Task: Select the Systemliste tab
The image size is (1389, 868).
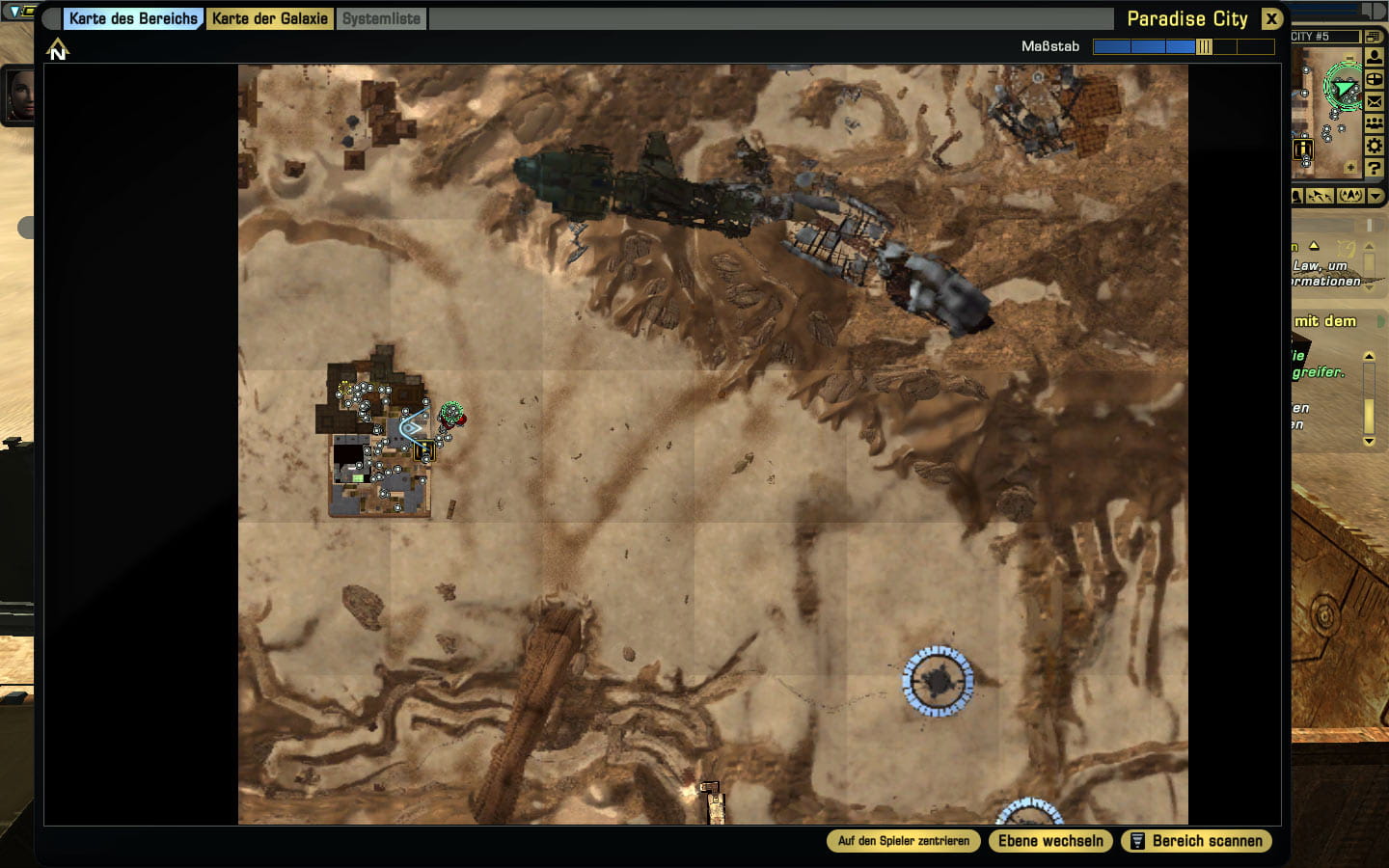Action: 381,18
